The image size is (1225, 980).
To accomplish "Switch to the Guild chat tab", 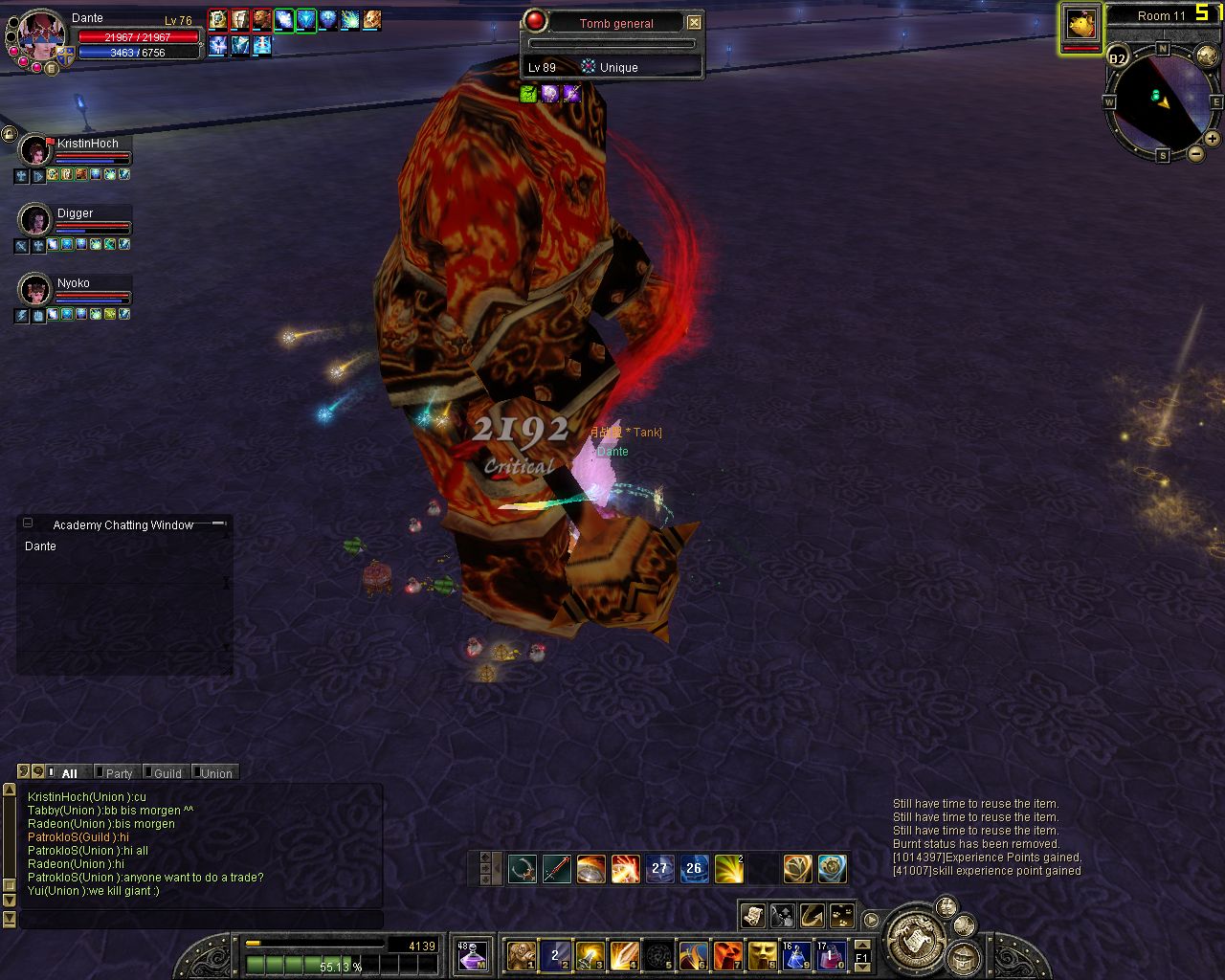I will click(x=167, y=773).
